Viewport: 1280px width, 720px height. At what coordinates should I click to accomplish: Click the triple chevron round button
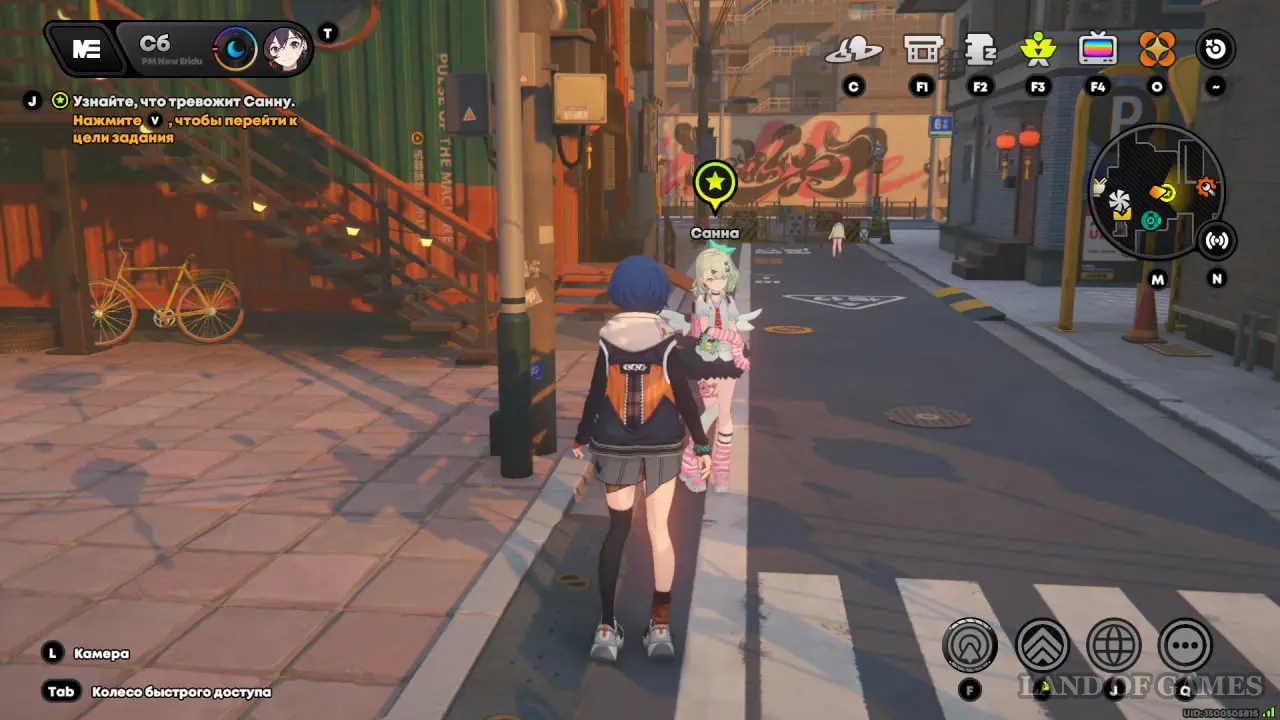pyautogui.click(x=1042, y=645)
